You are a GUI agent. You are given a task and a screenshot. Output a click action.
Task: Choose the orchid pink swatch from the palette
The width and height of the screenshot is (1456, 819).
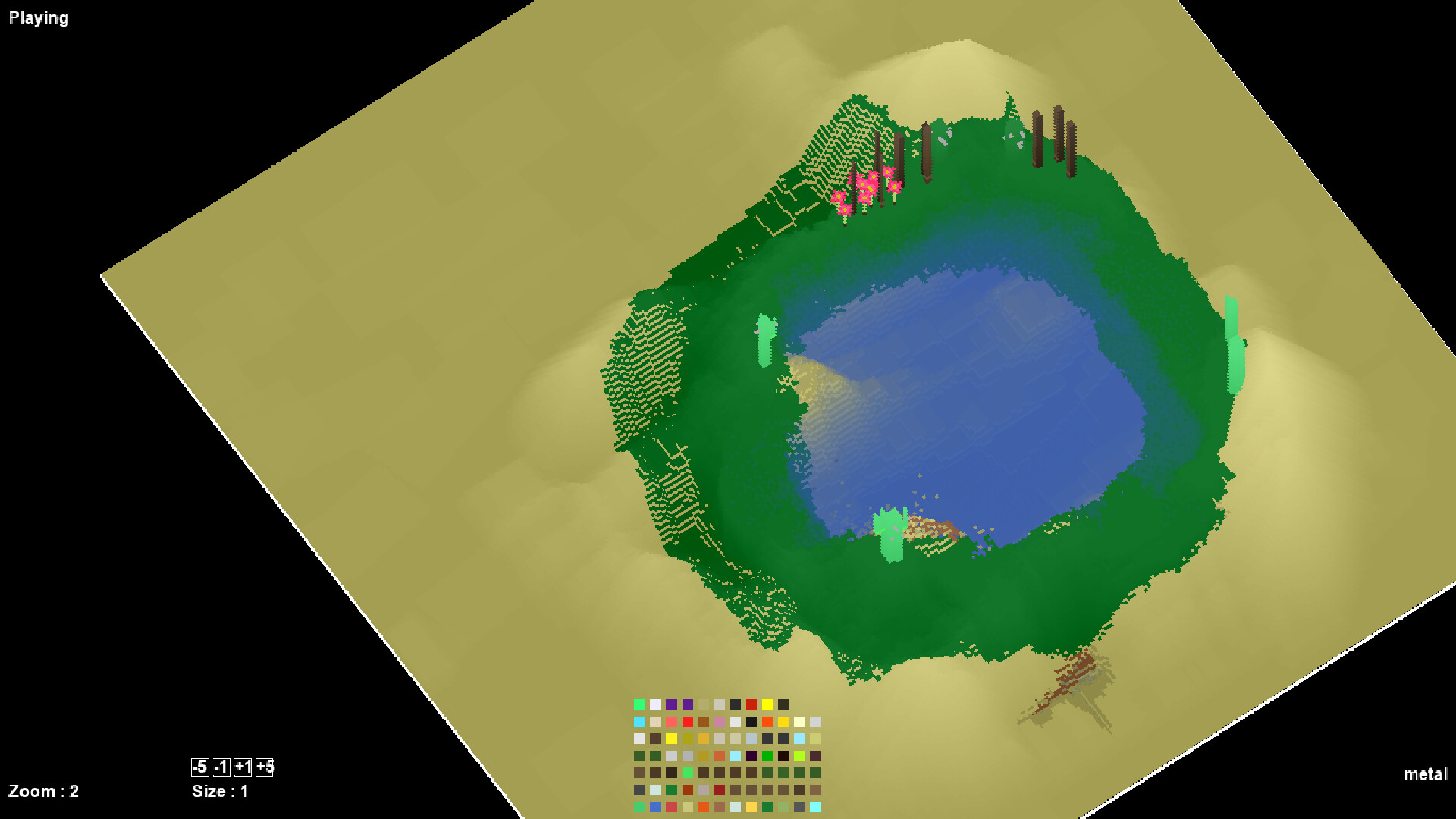tap(720, 722)
